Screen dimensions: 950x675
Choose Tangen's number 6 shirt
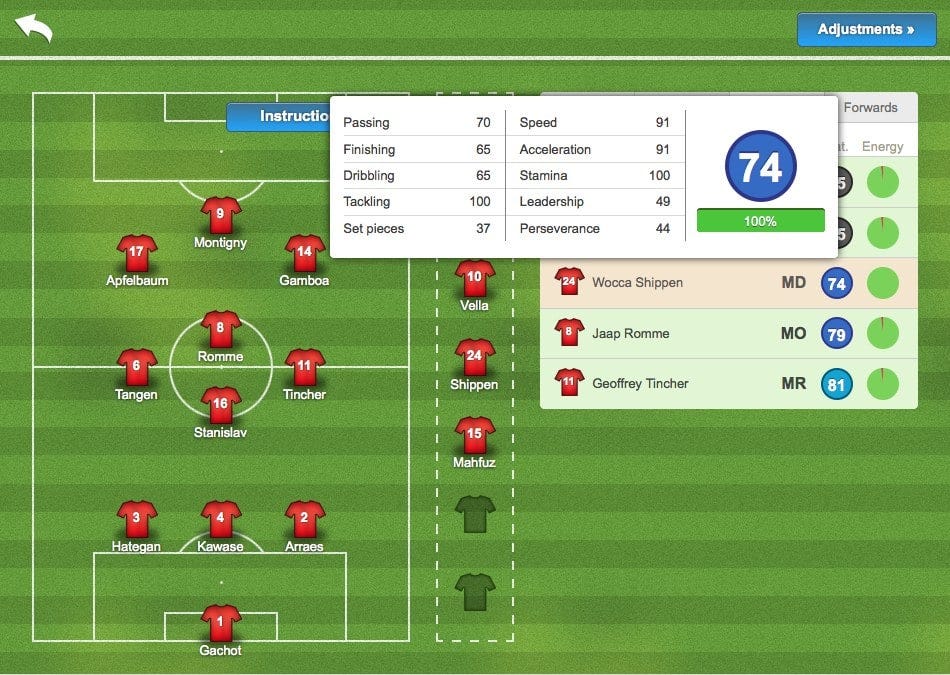tap(137, 367)
